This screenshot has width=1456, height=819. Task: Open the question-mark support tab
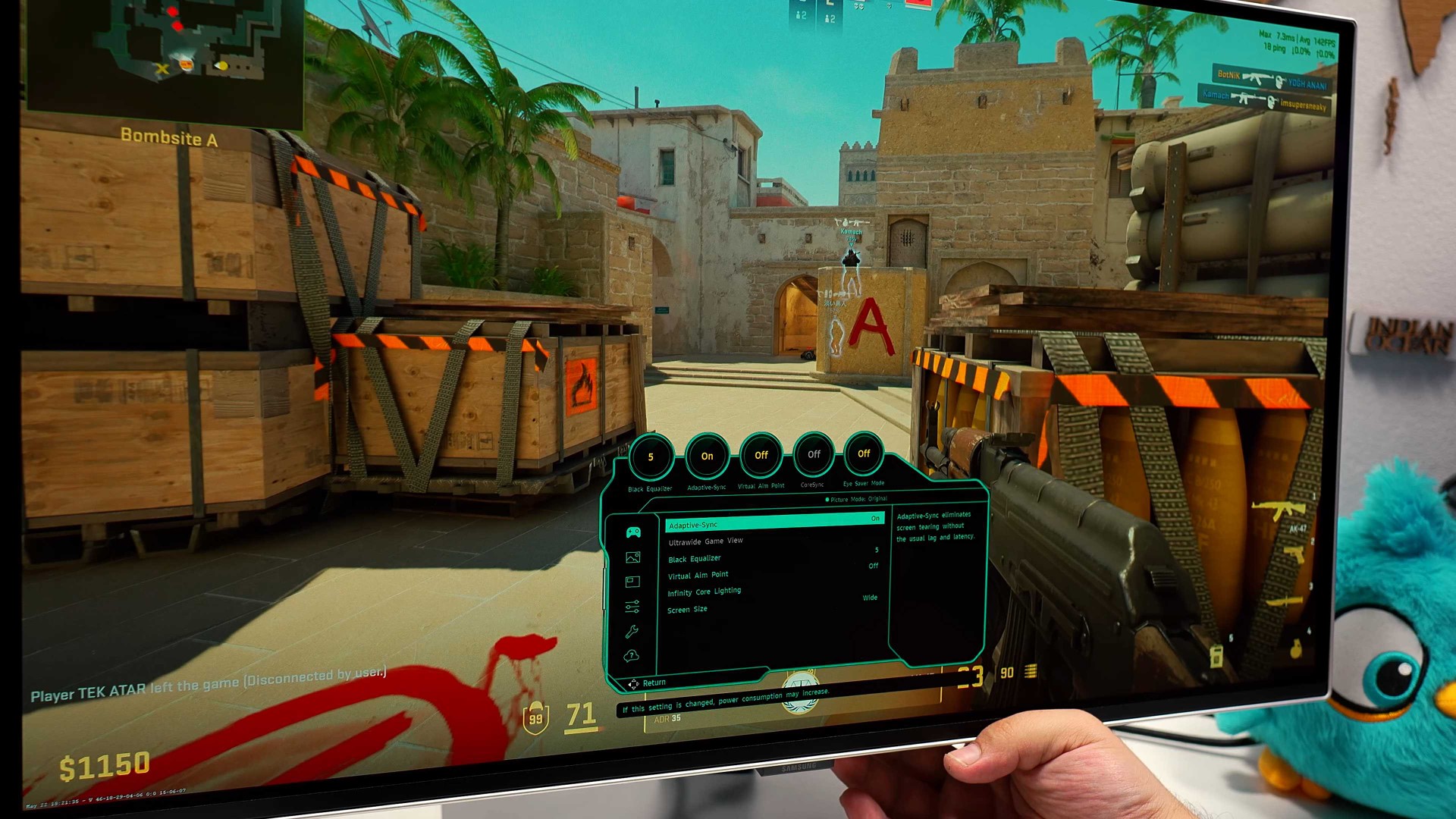[631, 656]
